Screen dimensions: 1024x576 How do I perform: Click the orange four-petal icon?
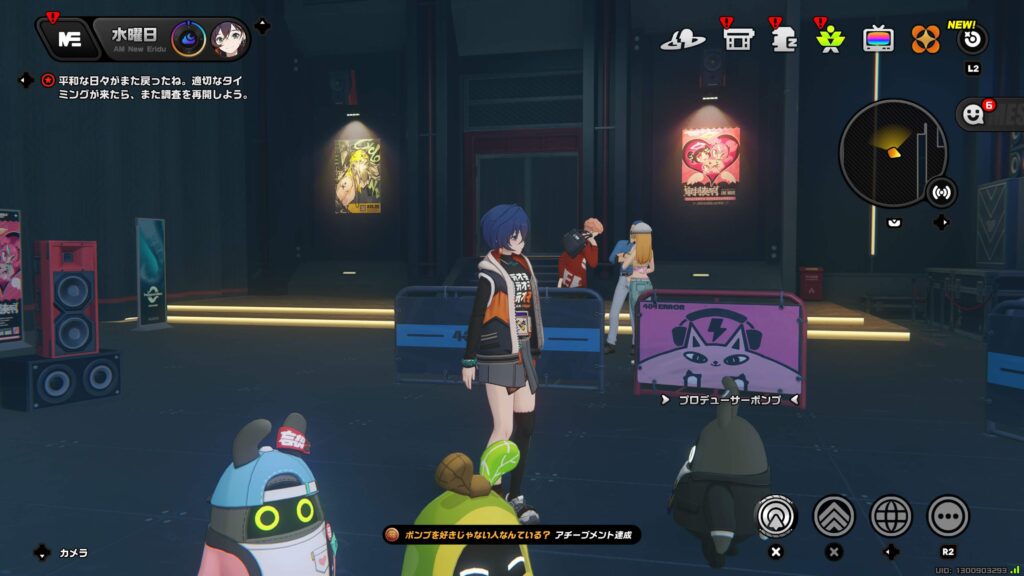pos(926,40)
